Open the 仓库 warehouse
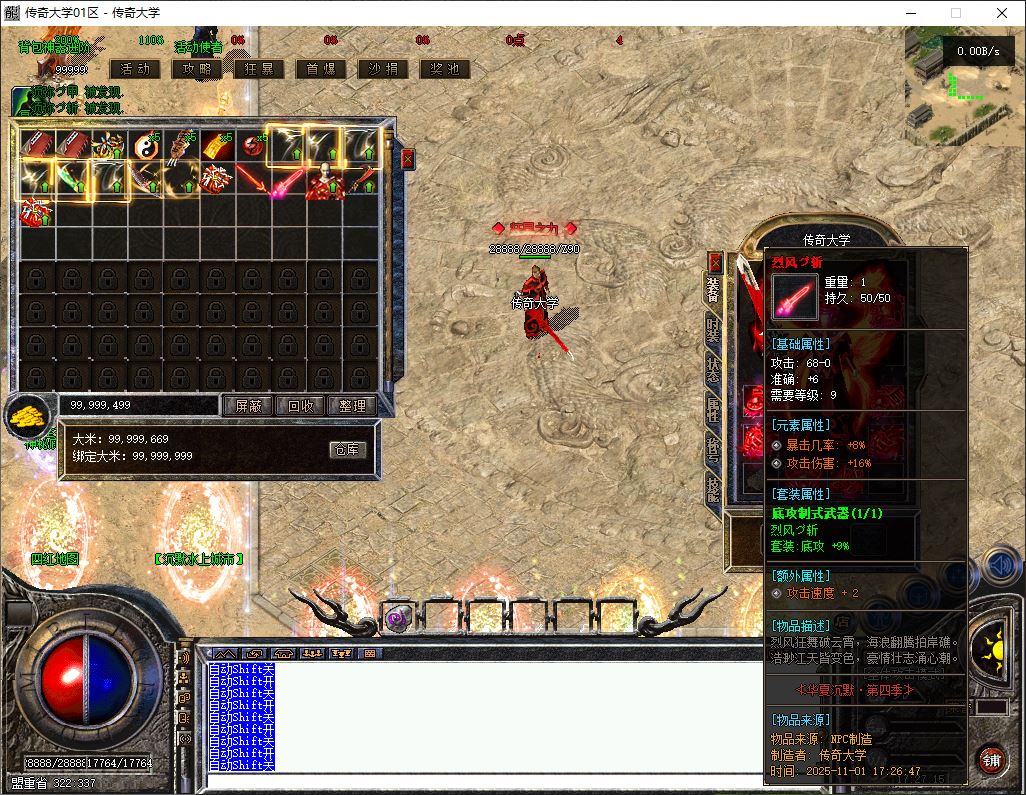The height and width of the screenshot is (795, 1026). click(347, 450)
